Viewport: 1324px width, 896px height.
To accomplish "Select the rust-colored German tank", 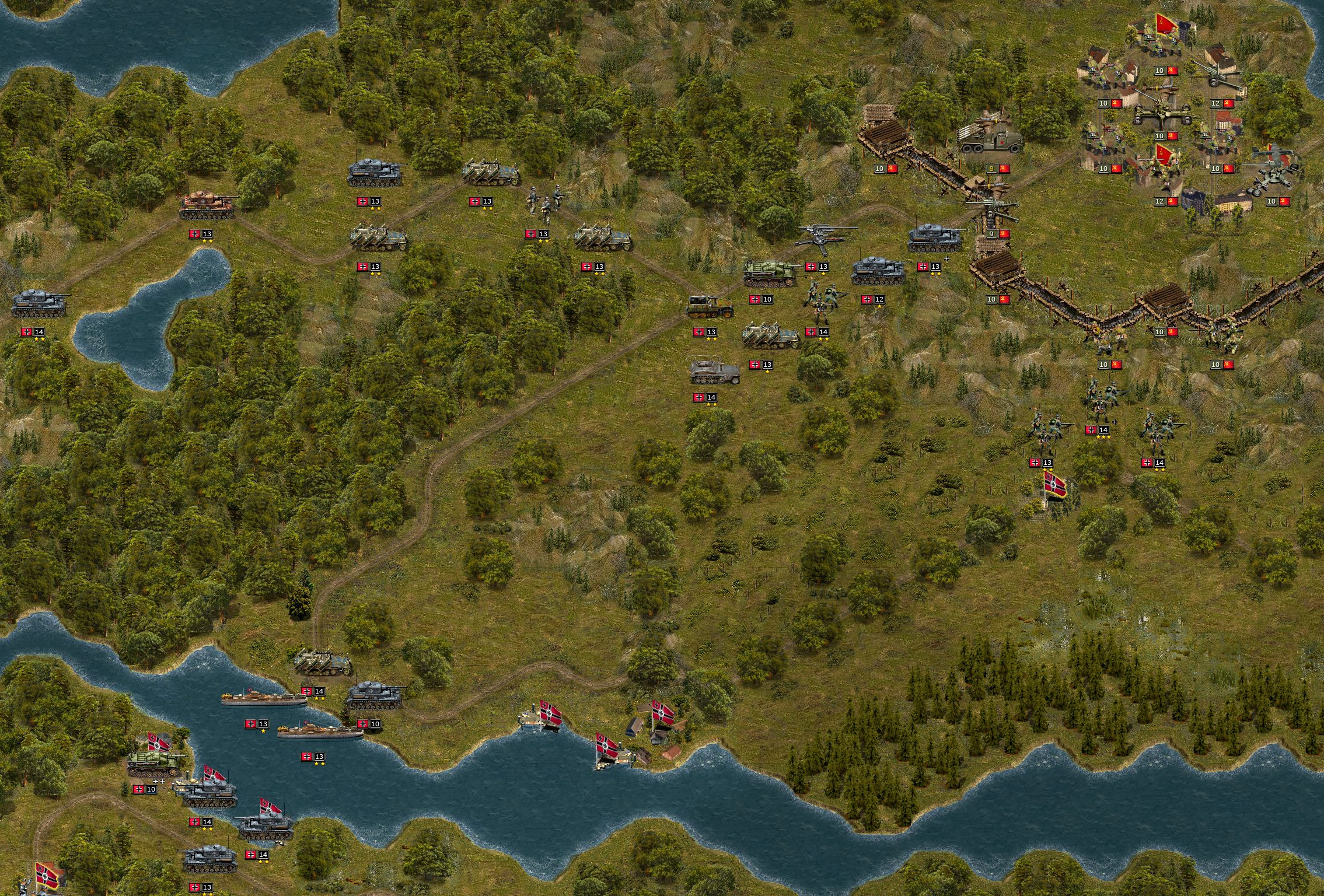I will tap(207, 205).
